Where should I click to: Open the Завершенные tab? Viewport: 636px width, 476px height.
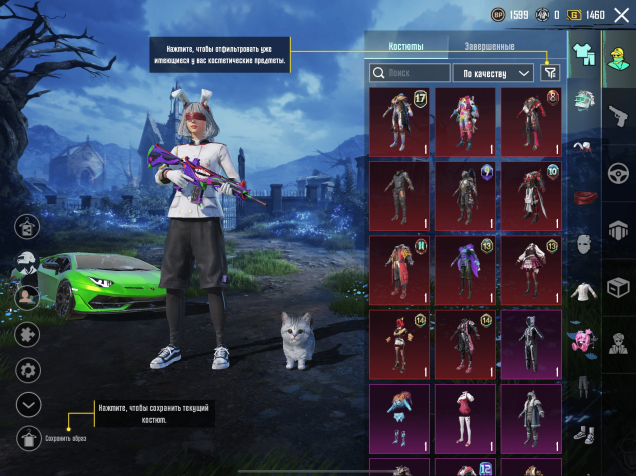click(490, 47)
